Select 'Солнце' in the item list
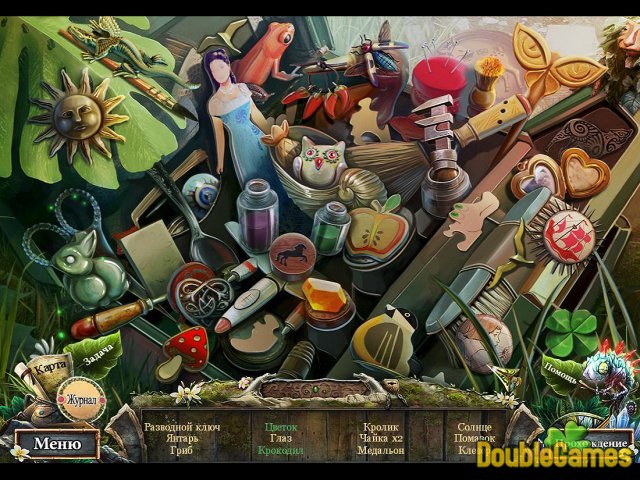Viewport: 640px width, 480px height. pos(475,426)
